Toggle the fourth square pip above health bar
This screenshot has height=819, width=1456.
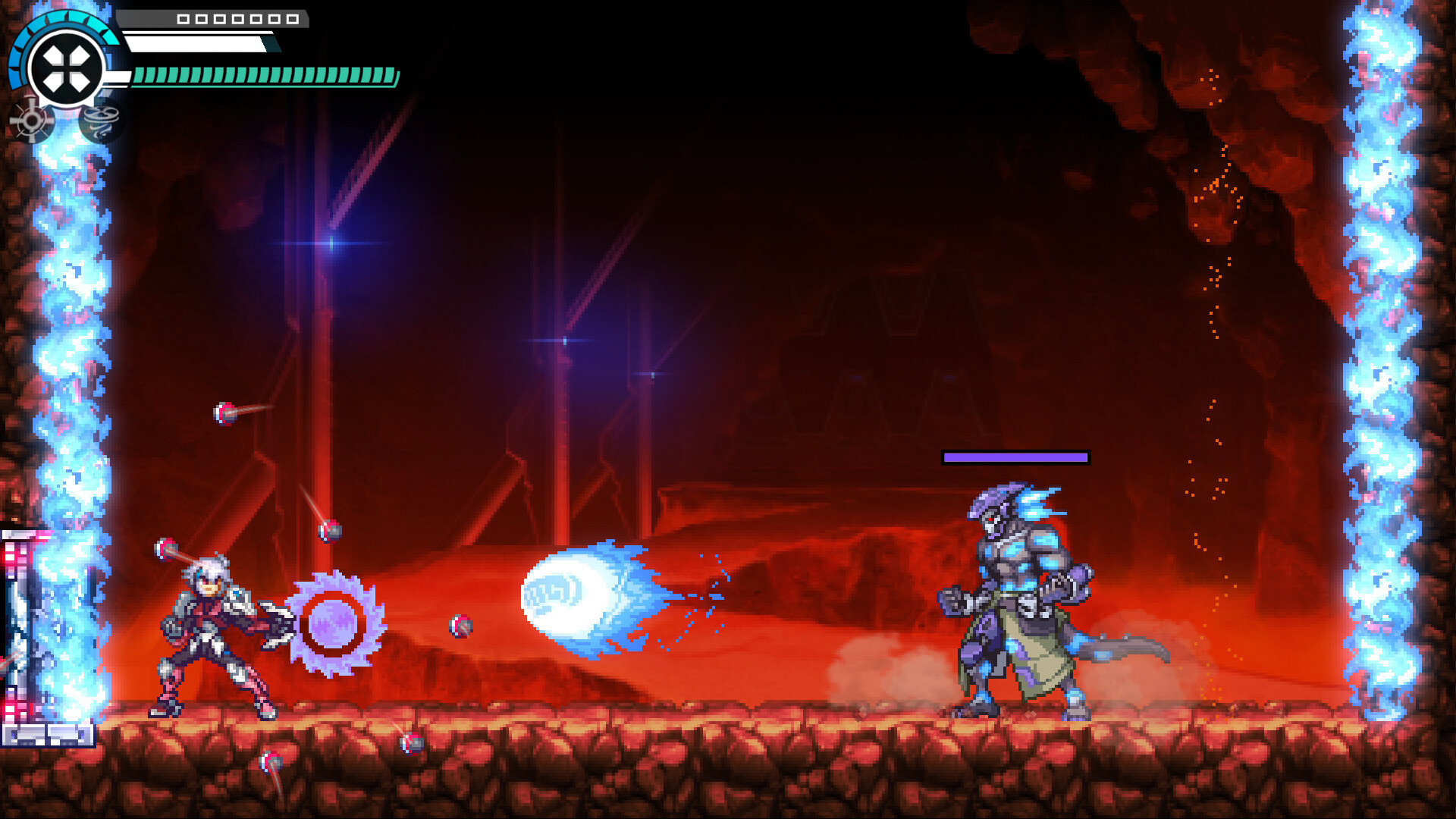pyautogui.click(x=237, y=19)
